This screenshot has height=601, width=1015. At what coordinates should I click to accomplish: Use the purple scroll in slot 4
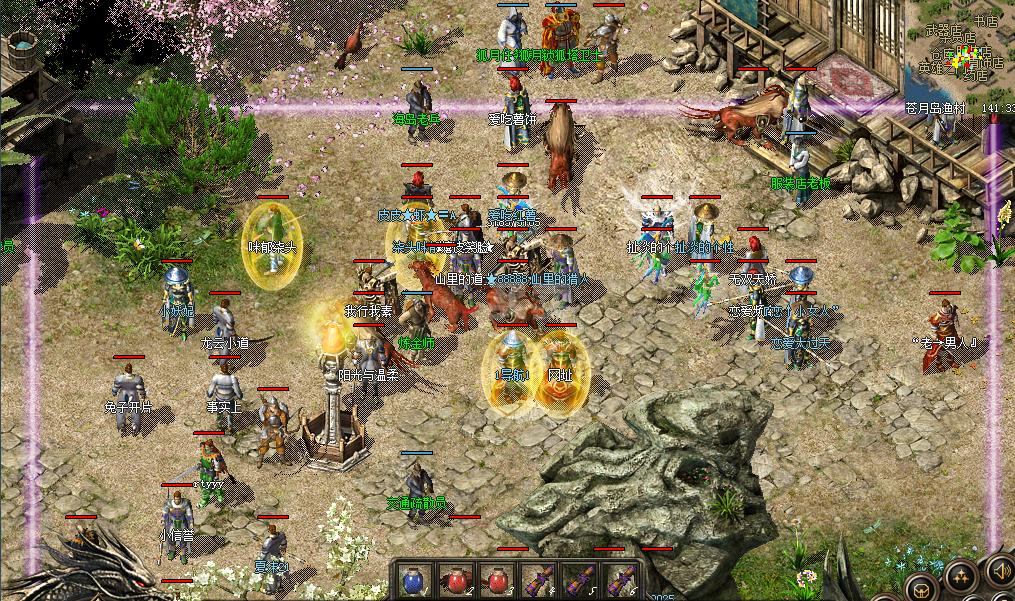(538, 580)
